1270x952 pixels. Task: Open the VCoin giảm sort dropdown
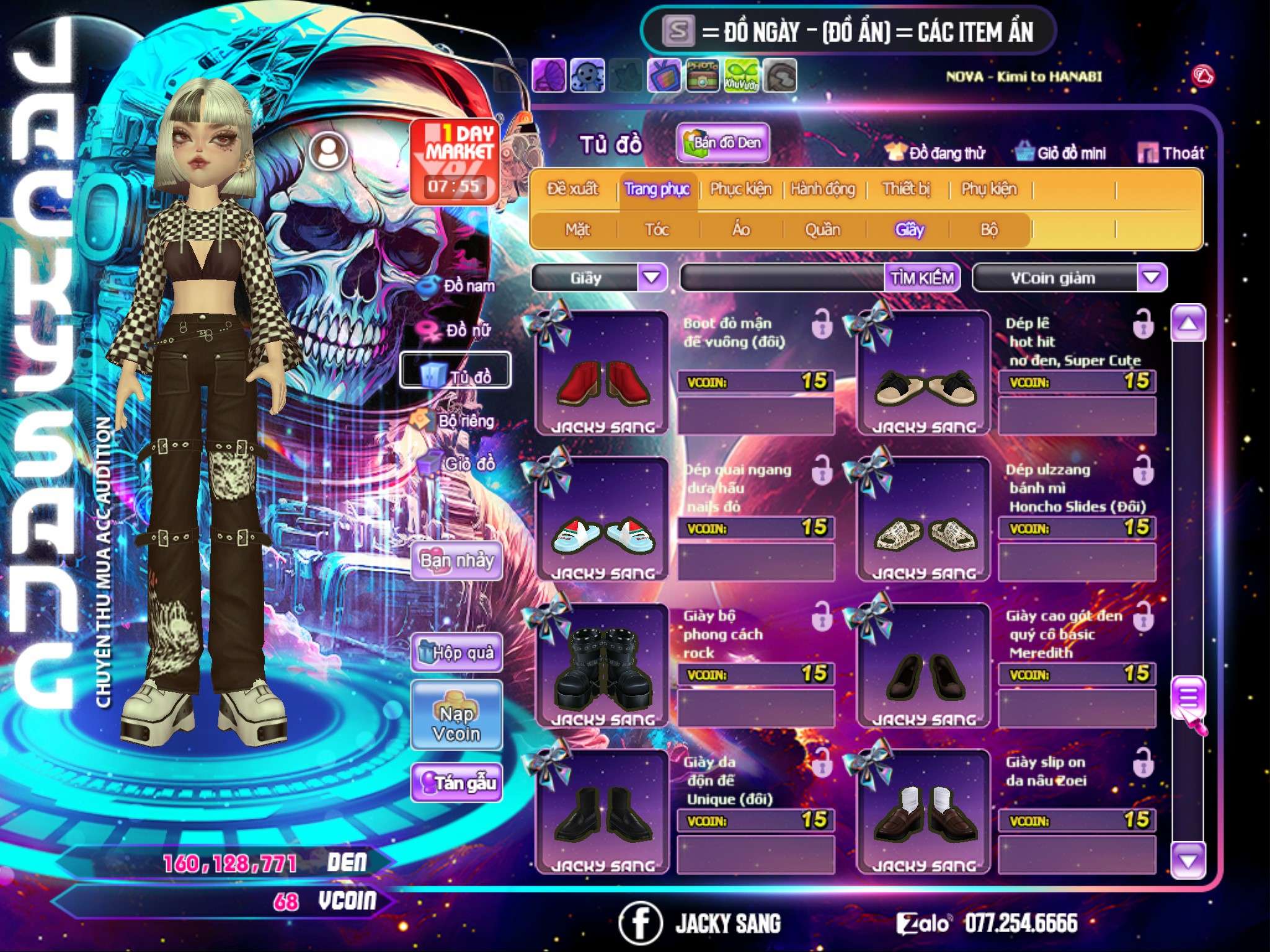(1152, 278)
